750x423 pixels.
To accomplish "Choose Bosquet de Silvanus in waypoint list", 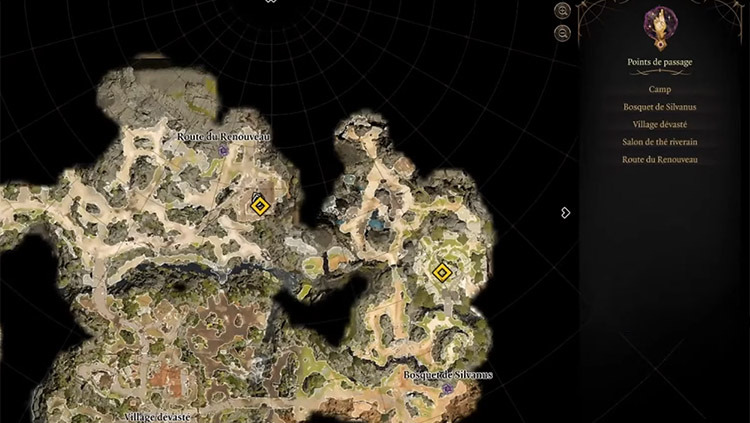I will (x=659, y=107).
